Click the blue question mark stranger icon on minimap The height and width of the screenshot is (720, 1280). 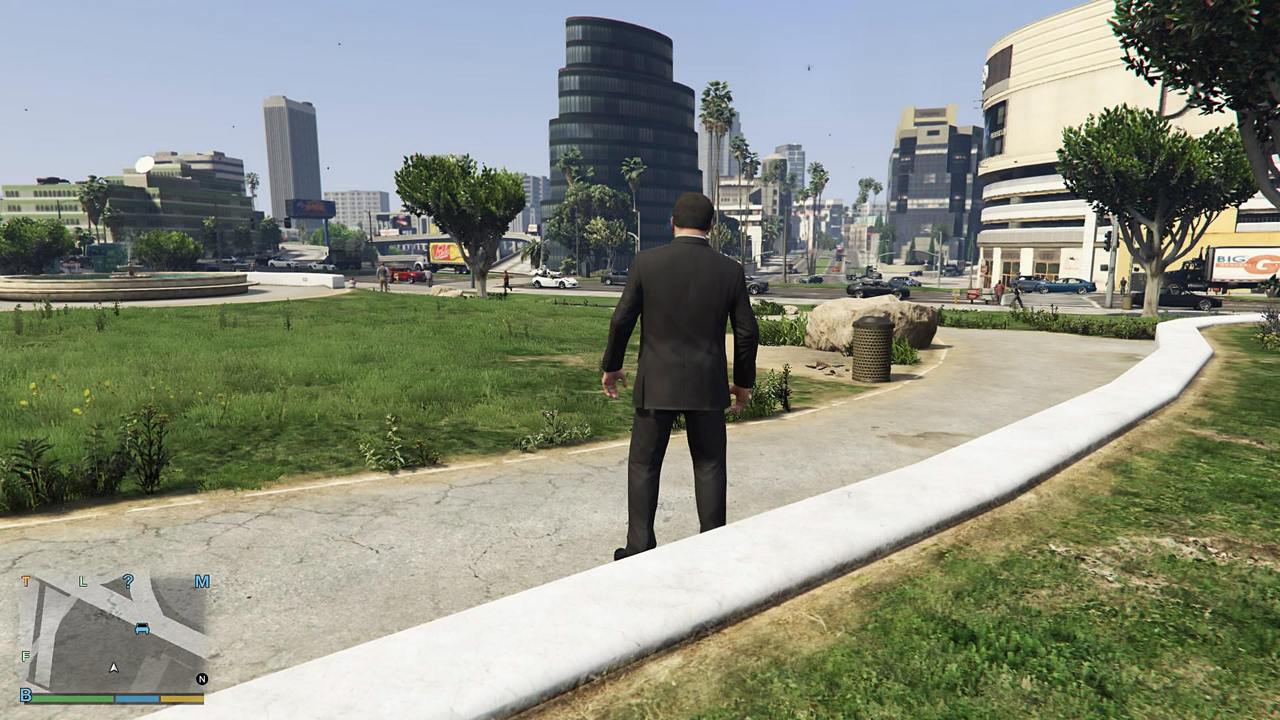point(129,581)
